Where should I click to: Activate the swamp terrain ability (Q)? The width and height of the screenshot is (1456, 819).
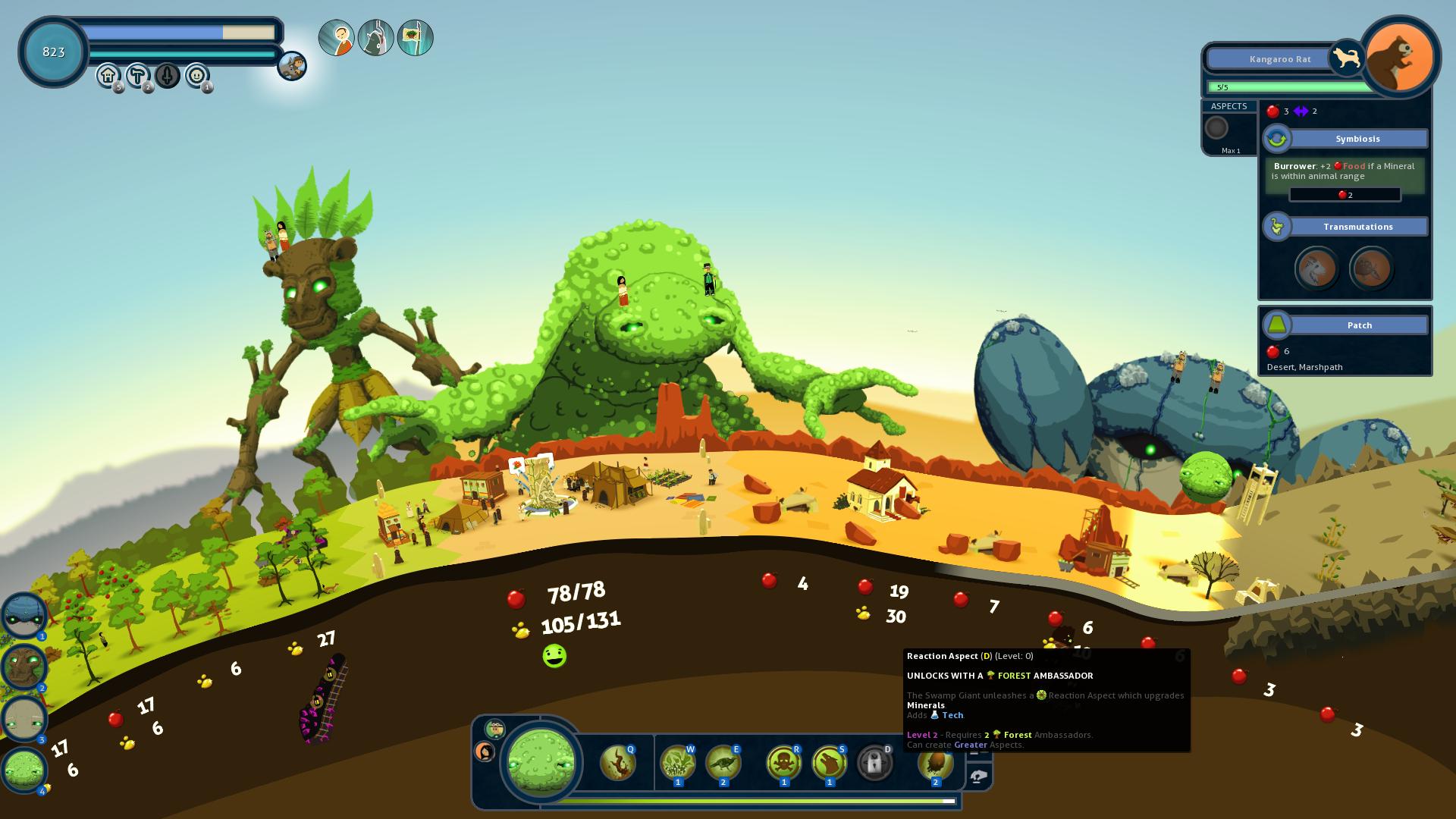[617, 763]
